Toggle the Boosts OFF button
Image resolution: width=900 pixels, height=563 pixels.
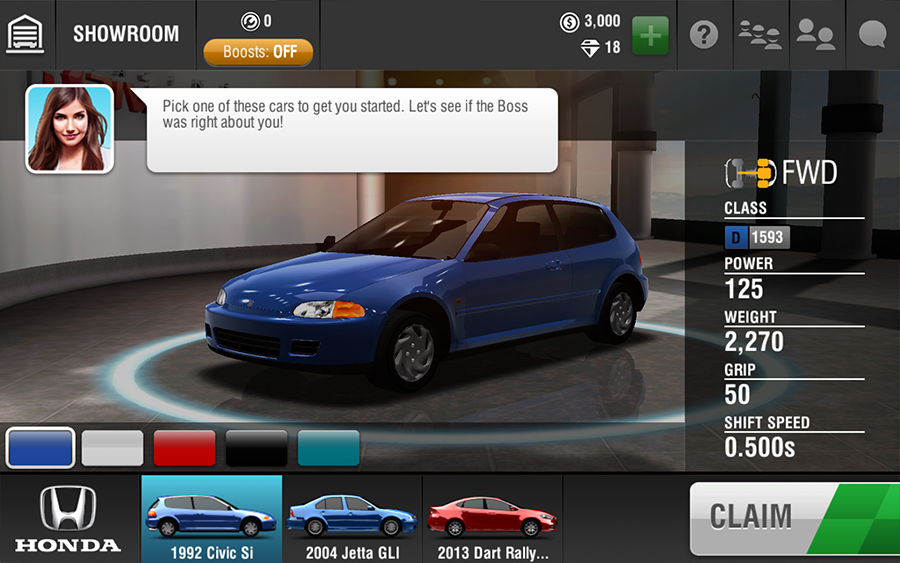pyautogui.click(x=258, y=52)
